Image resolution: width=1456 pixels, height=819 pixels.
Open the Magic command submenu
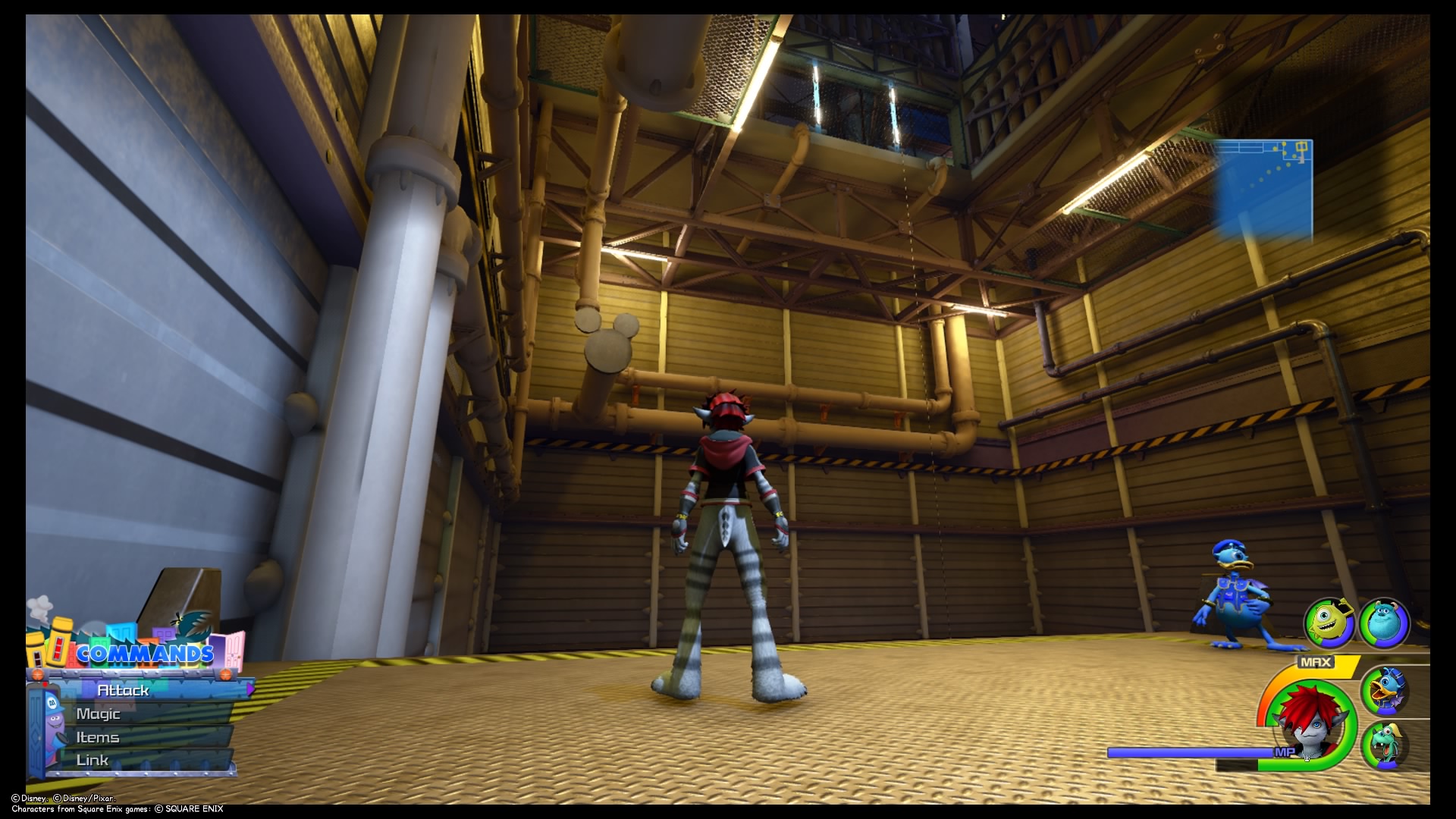coord(99,713)
